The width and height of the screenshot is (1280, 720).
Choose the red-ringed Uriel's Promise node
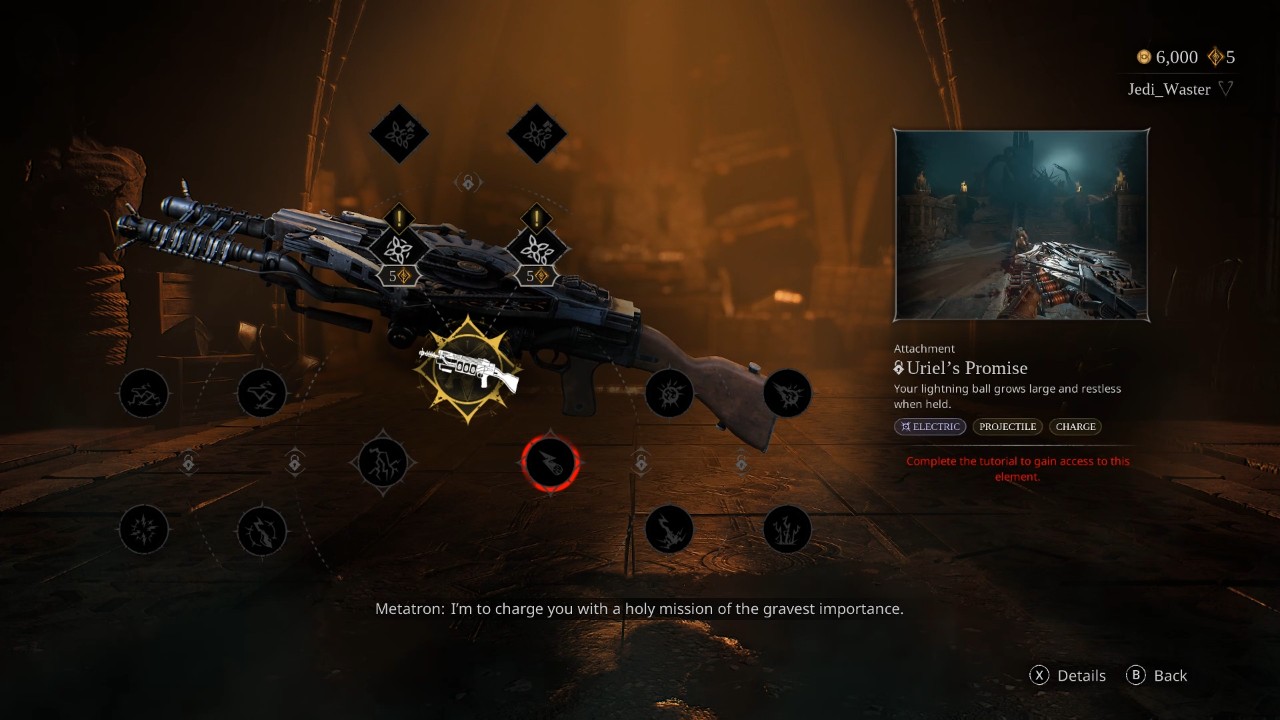point(550,463)
